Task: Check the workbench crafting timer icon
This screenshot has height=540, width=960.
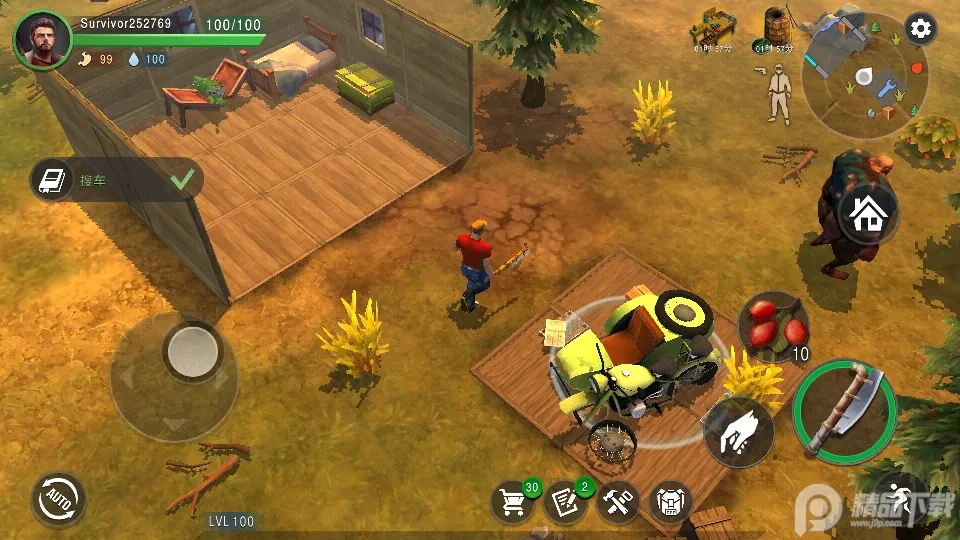Action: pos(714,30)
